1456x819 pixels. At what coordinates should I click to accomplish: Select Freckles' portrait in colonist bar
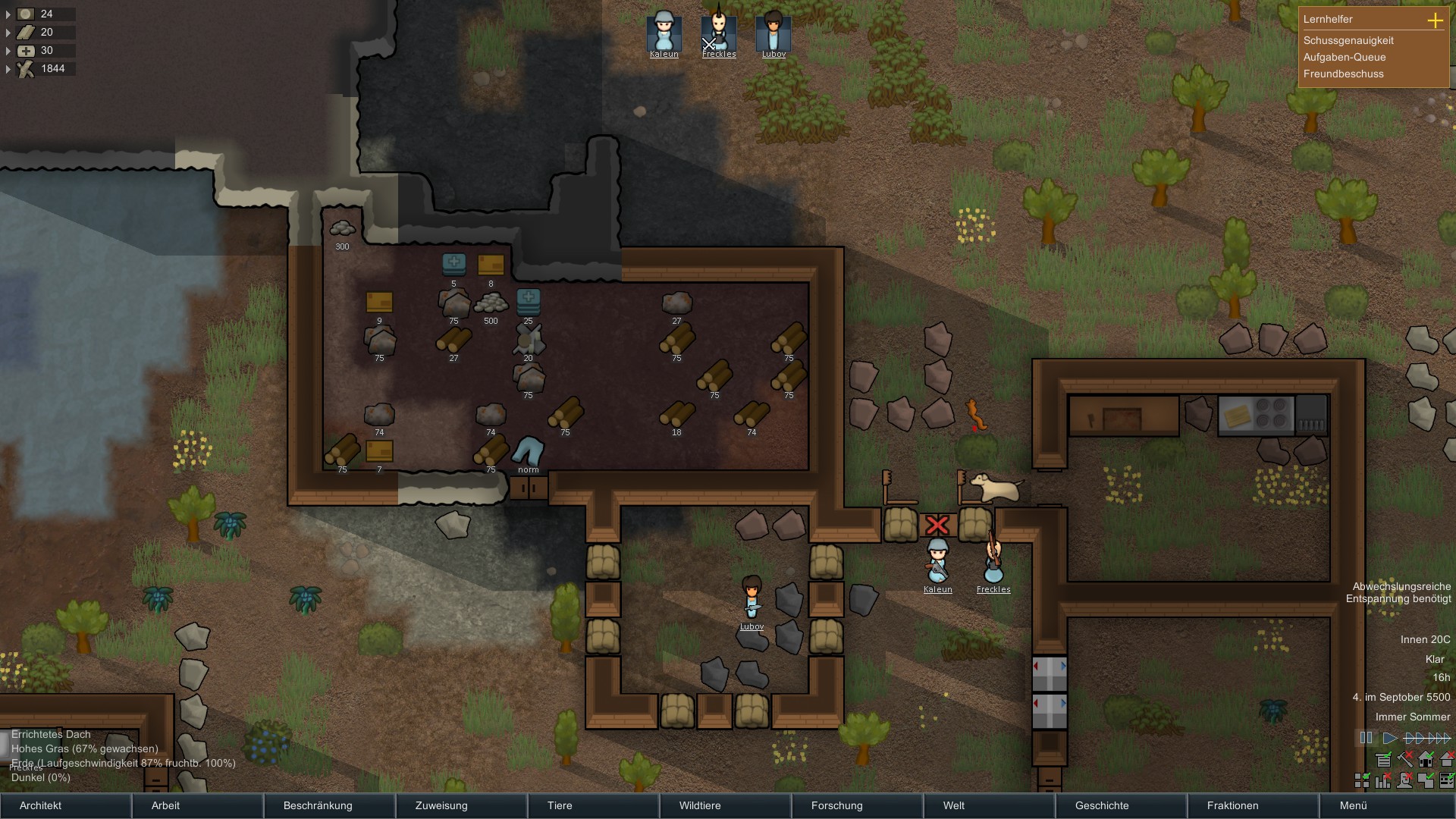pos(718,33)
